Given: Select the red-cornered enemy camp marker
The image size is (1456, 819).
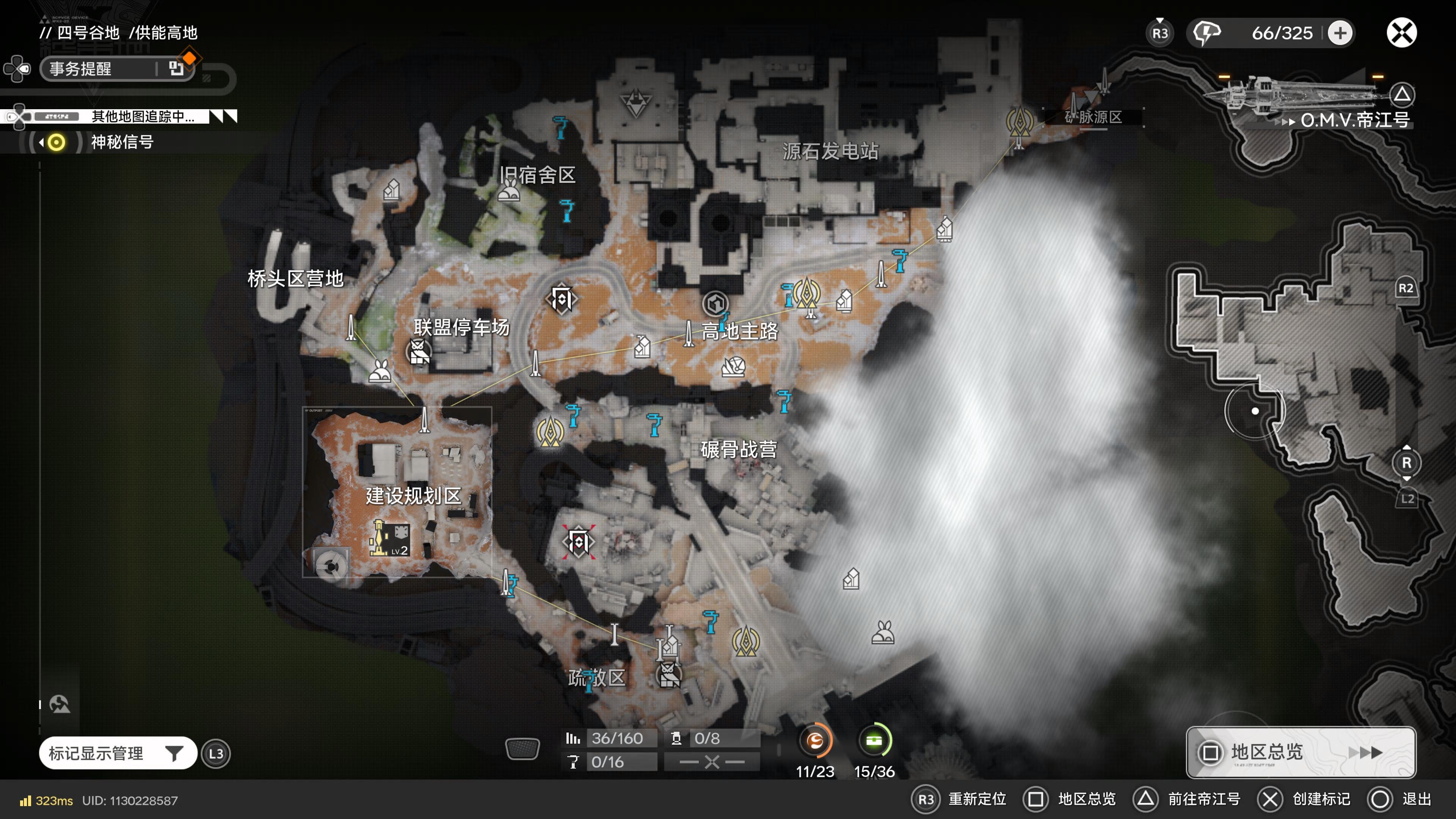Looking at the screenshot, I should pos(578,542).
